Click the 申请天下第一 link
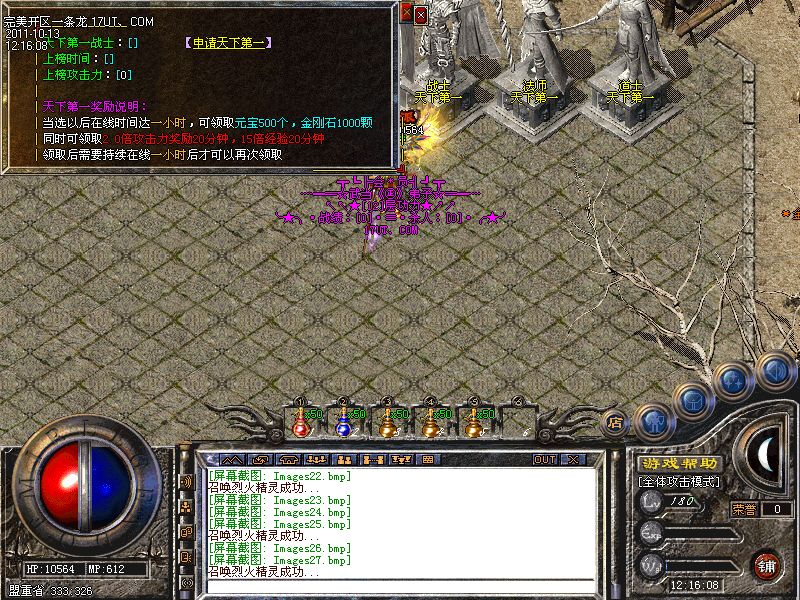Viewport: 800px width, 600px height. pyautogui.click(x=231, y=43)
